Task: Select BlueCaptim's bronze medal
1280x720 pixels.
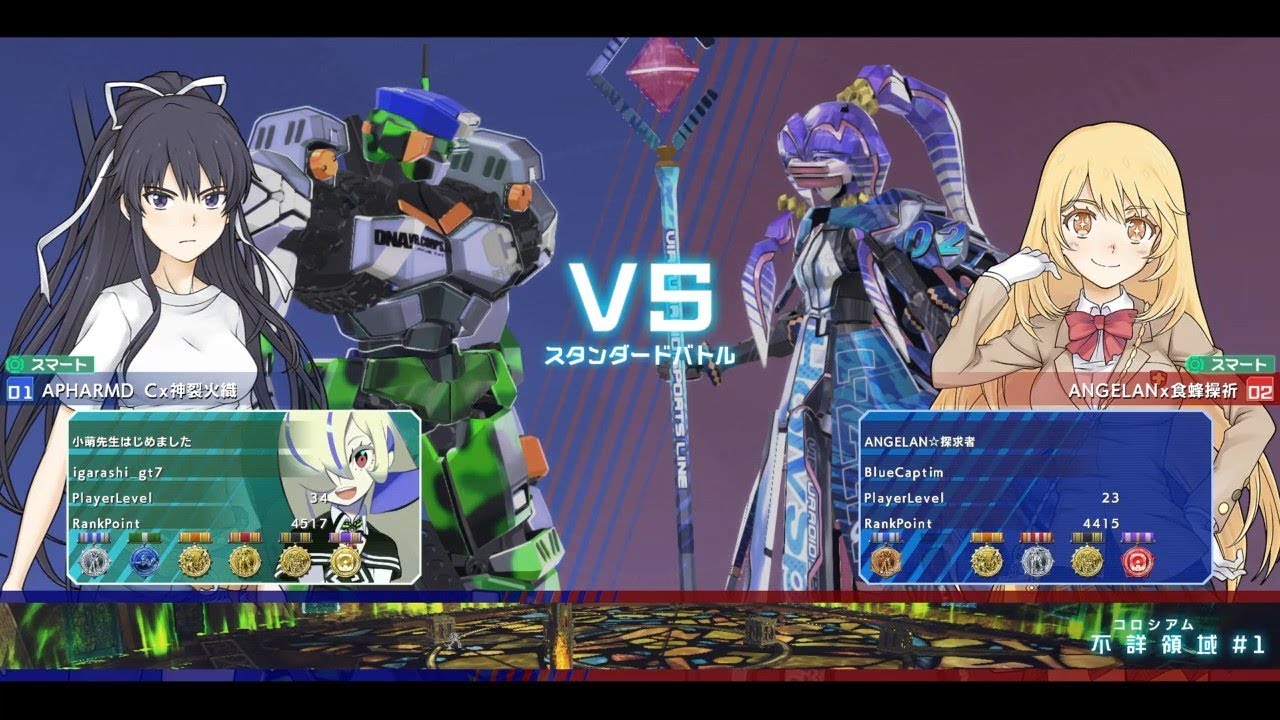Action: click(x=886, y=561)
